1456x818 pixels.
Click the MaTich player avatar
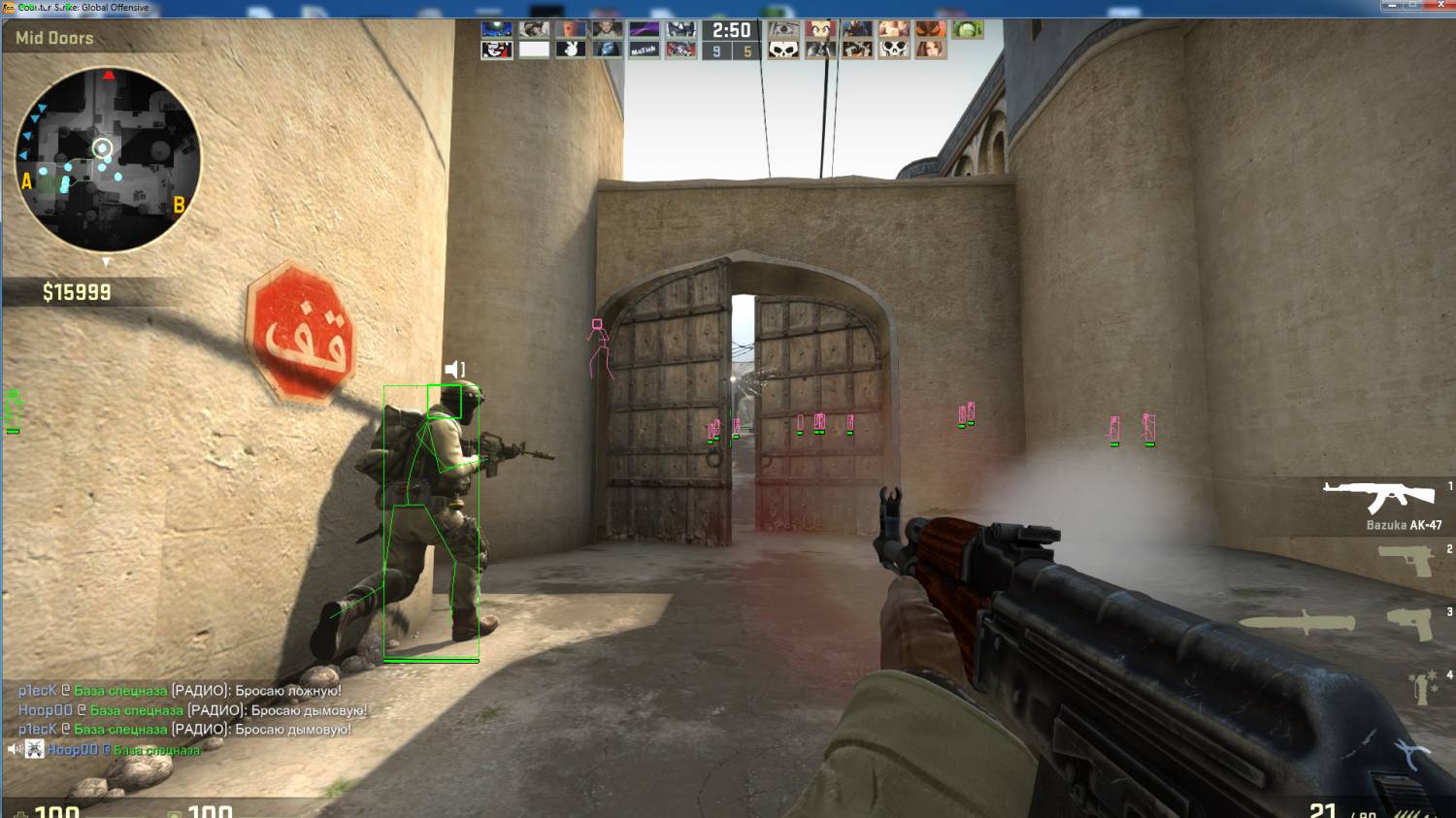(x=644, y=49)
